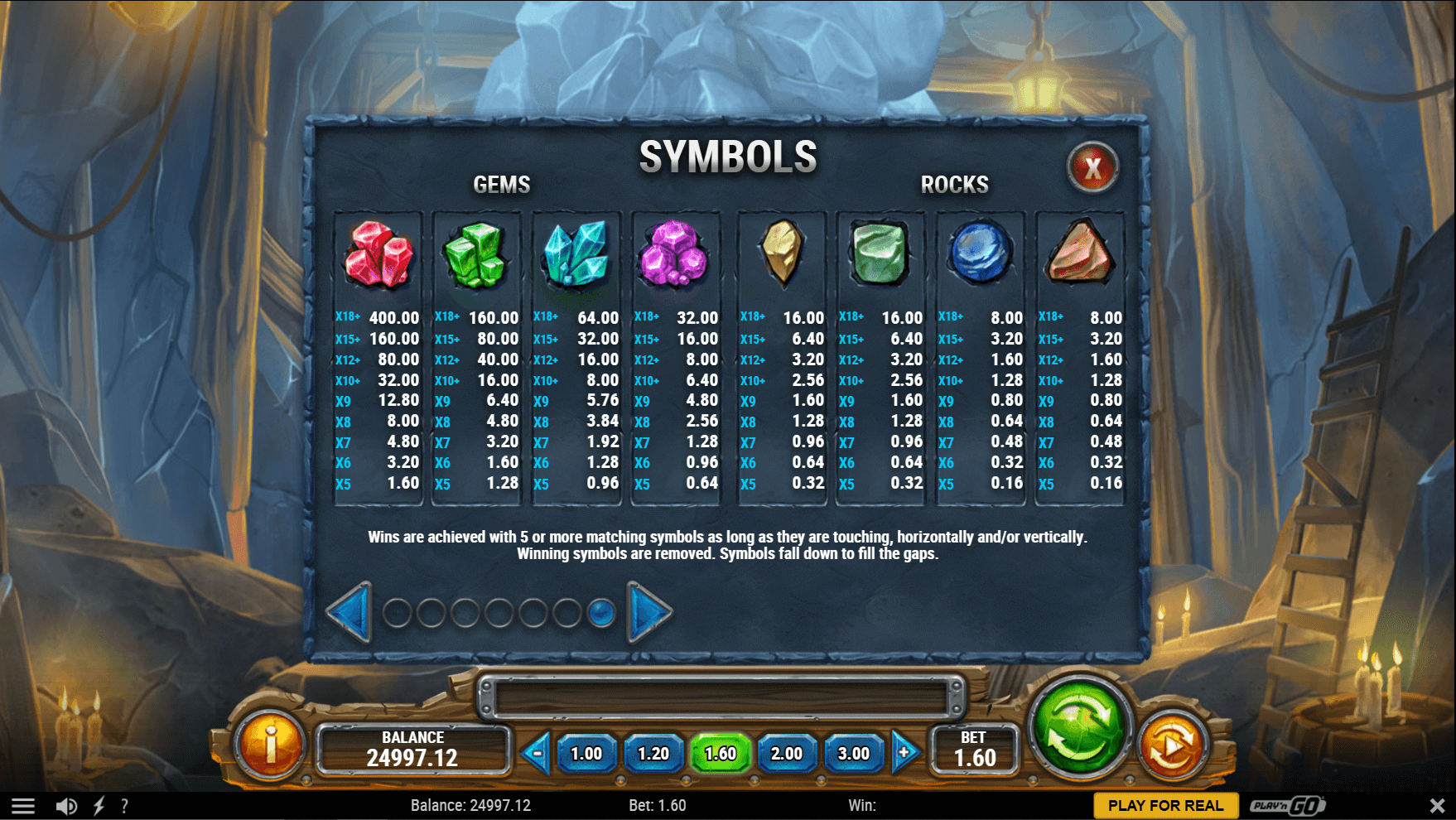Viewport: 1456px width, 820px height.
Task: Close the SYMBOLS overlay with red X
Action: [x=1092, y=166]
